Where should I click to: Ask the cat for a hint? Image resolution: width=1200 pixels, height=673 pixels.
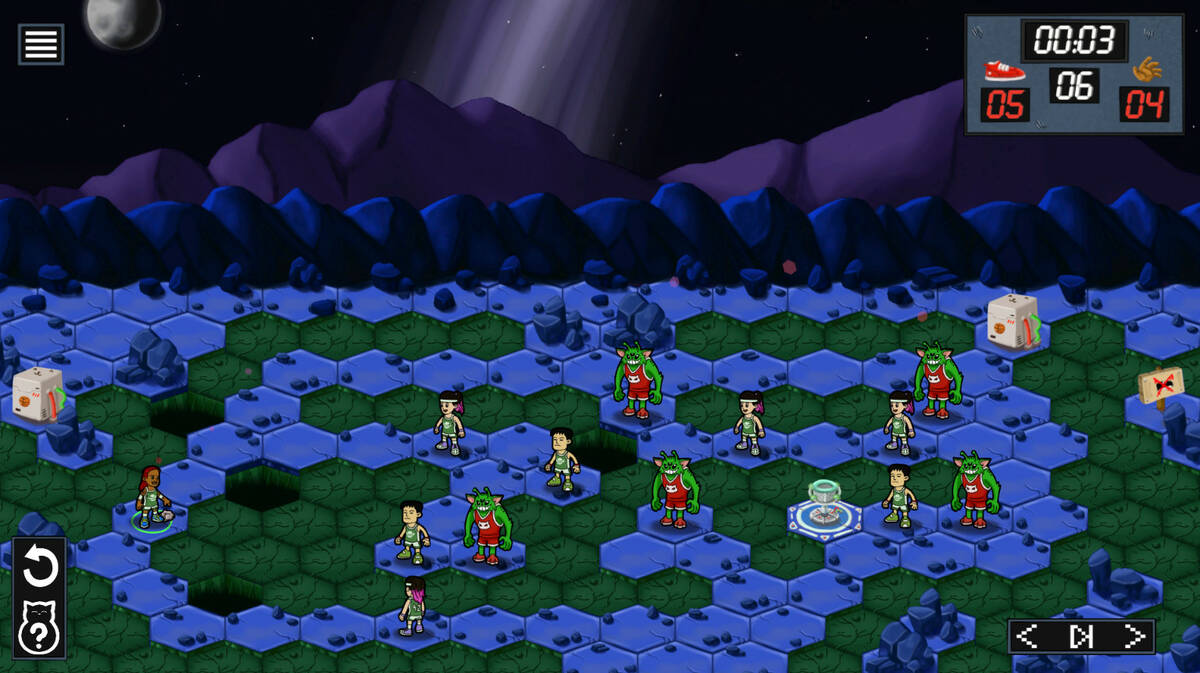point(40,629)
